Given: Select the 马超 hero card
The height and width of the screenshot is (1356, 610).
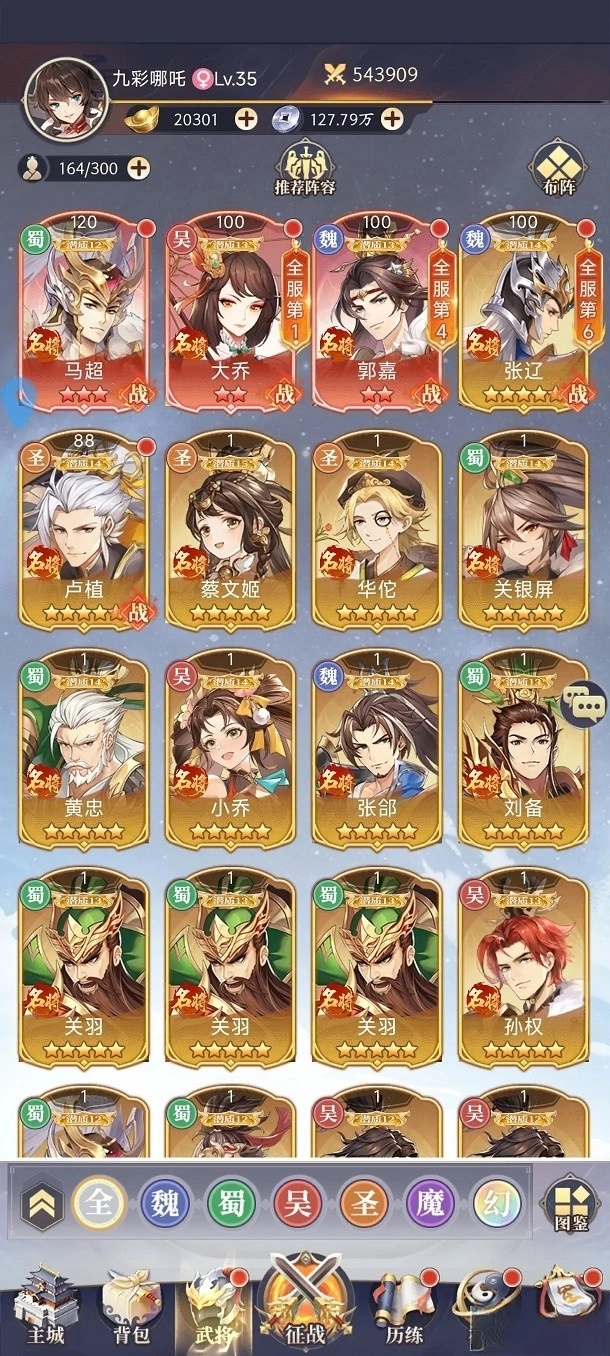Looking at the screenshot, I should [x=84, y=312].
